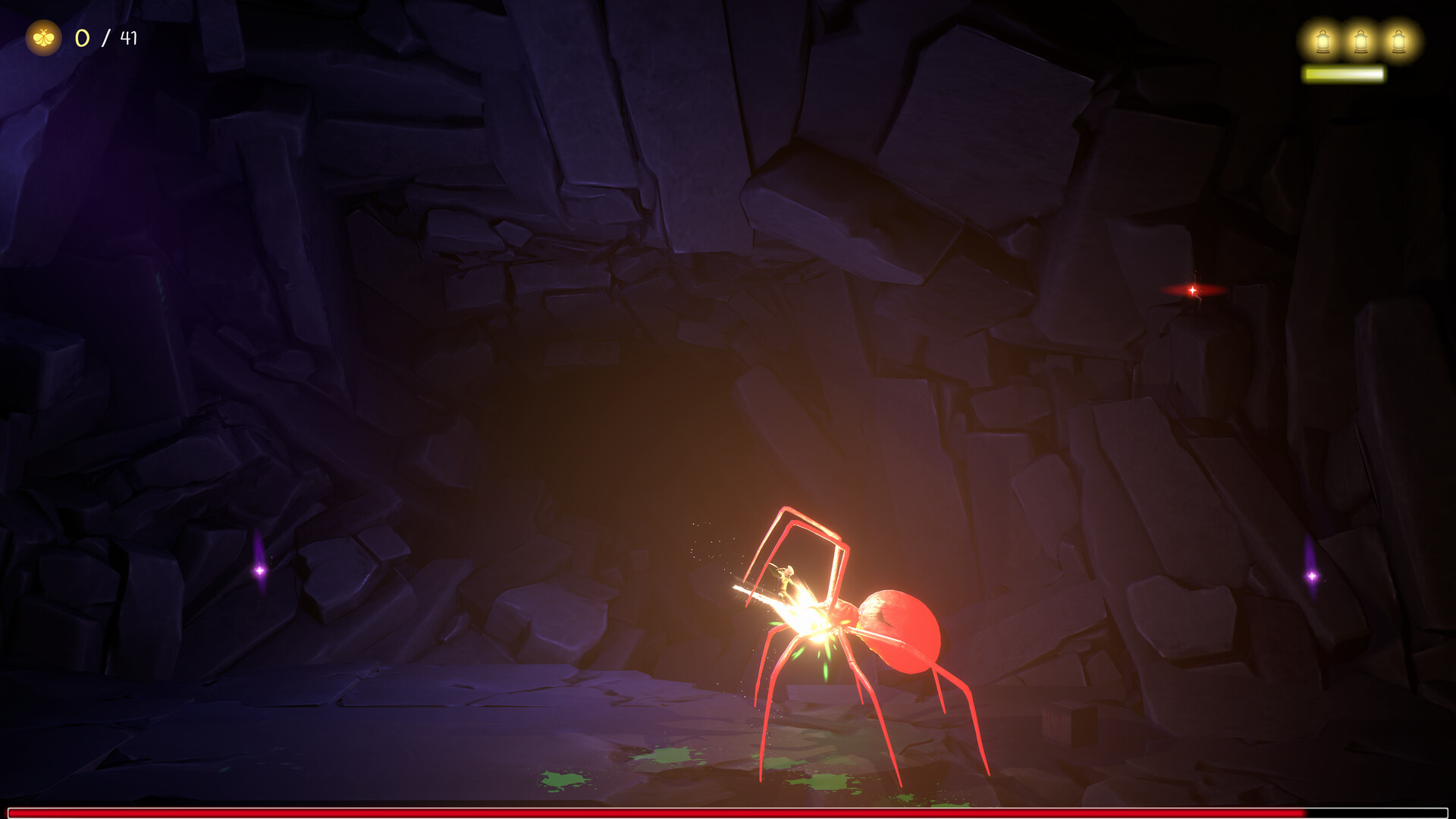Click the green stamina bar under the lanterns

point(1342,74)
